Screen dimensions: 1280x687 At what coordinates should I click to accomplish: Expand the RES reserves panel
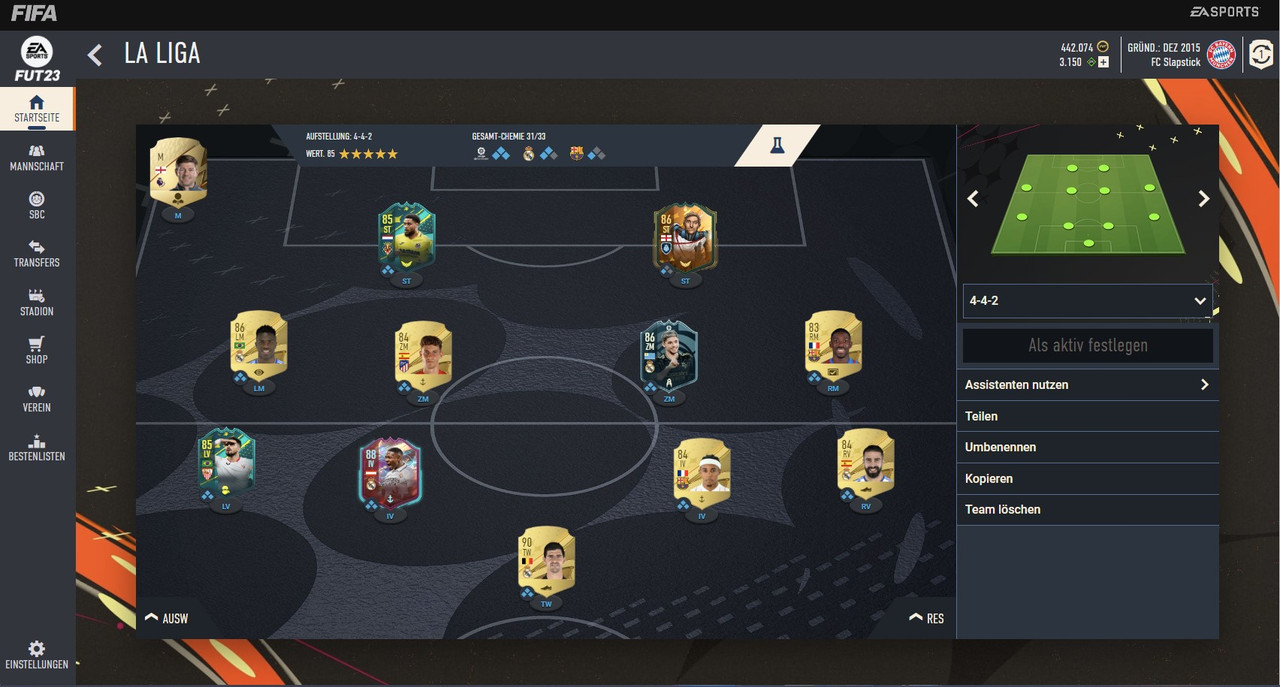[x=926, y=618]
